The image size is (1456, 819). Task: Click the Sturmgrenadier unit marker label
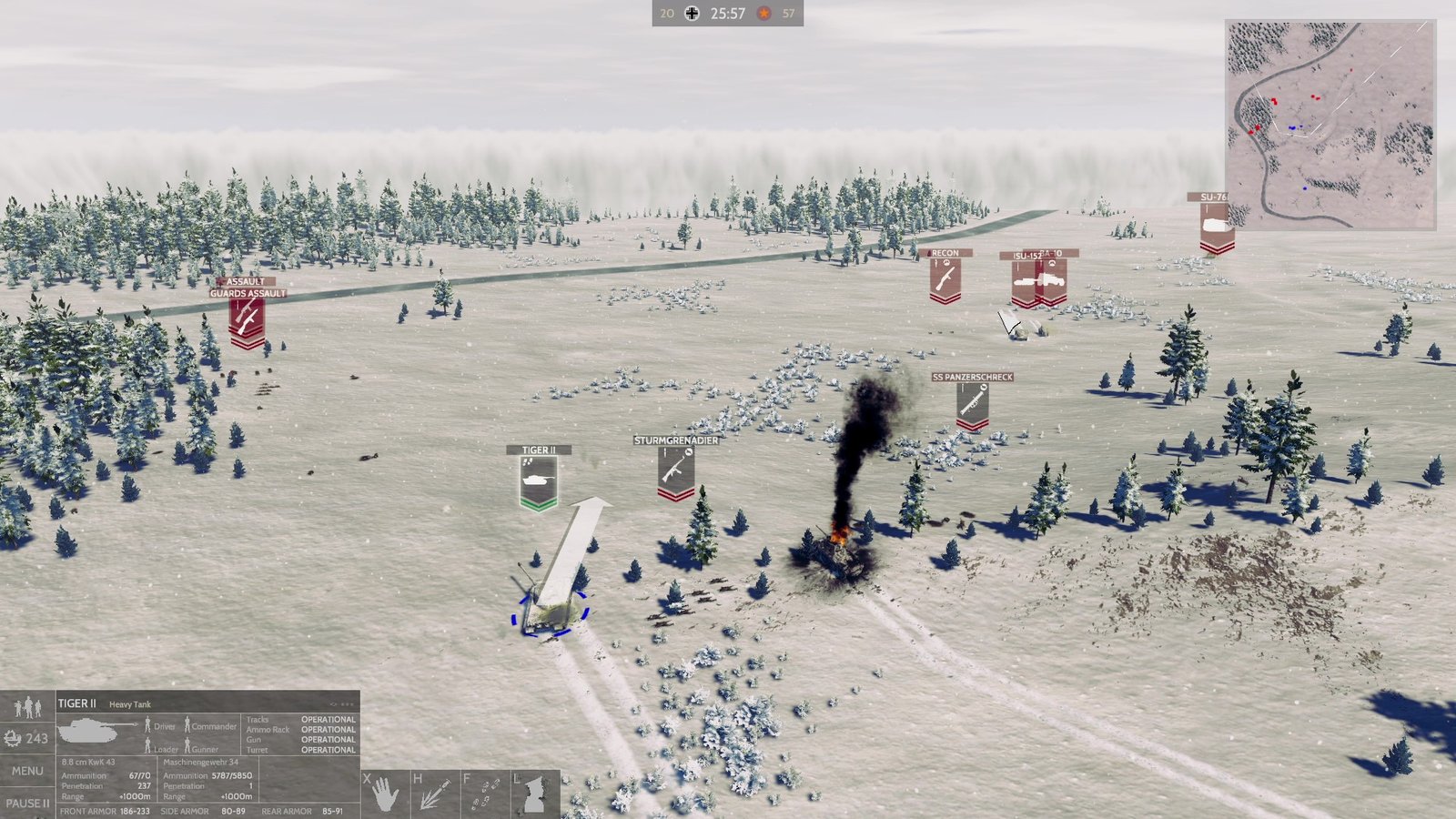pos(674,440)
